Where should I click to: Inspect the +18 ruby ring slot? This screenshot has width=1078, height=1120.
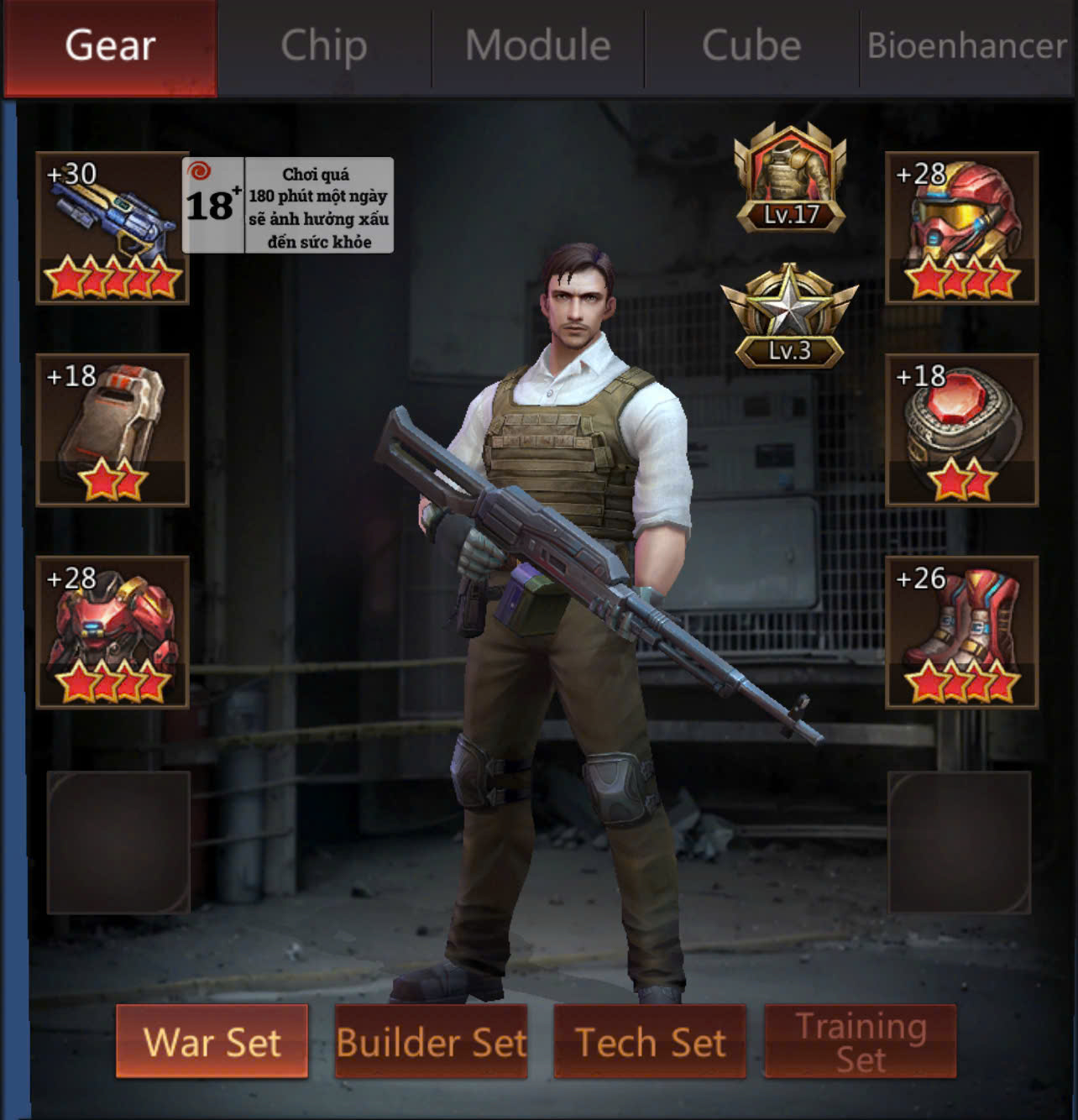pos(962,430)
